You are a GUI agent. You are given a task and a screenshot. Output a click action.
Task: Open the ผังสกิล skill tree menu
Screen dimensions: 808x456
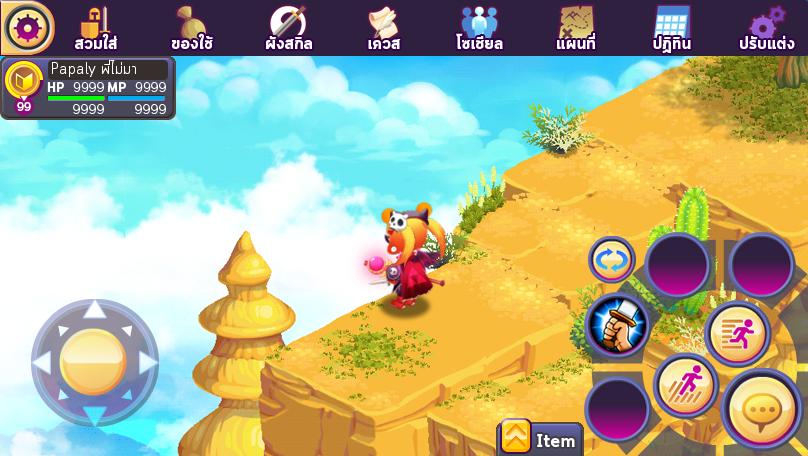pyautogui.click(x=288, y=28)
